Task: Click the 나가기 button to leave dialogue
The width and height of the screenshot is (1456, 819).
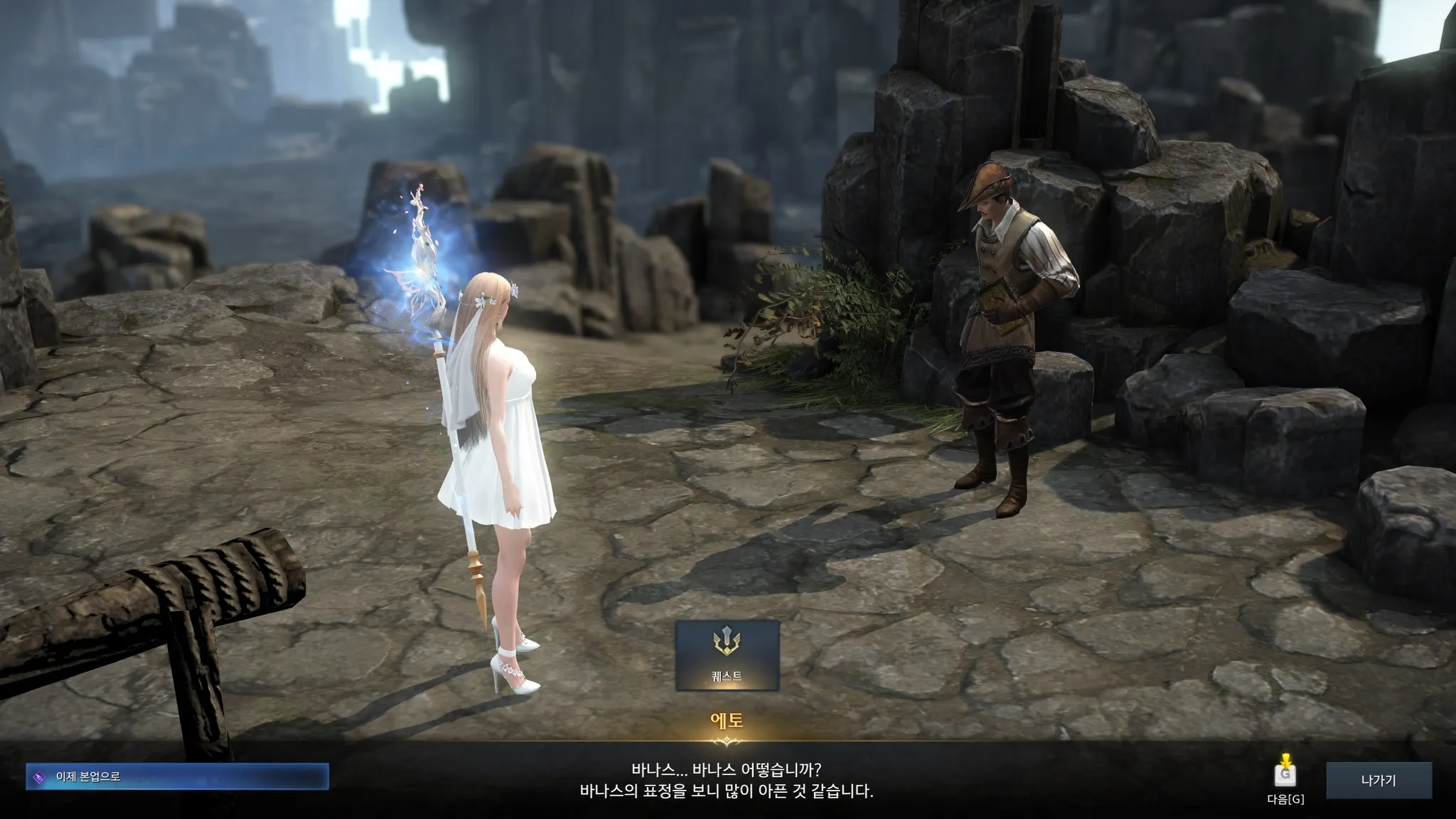Action: [1378, 780]
